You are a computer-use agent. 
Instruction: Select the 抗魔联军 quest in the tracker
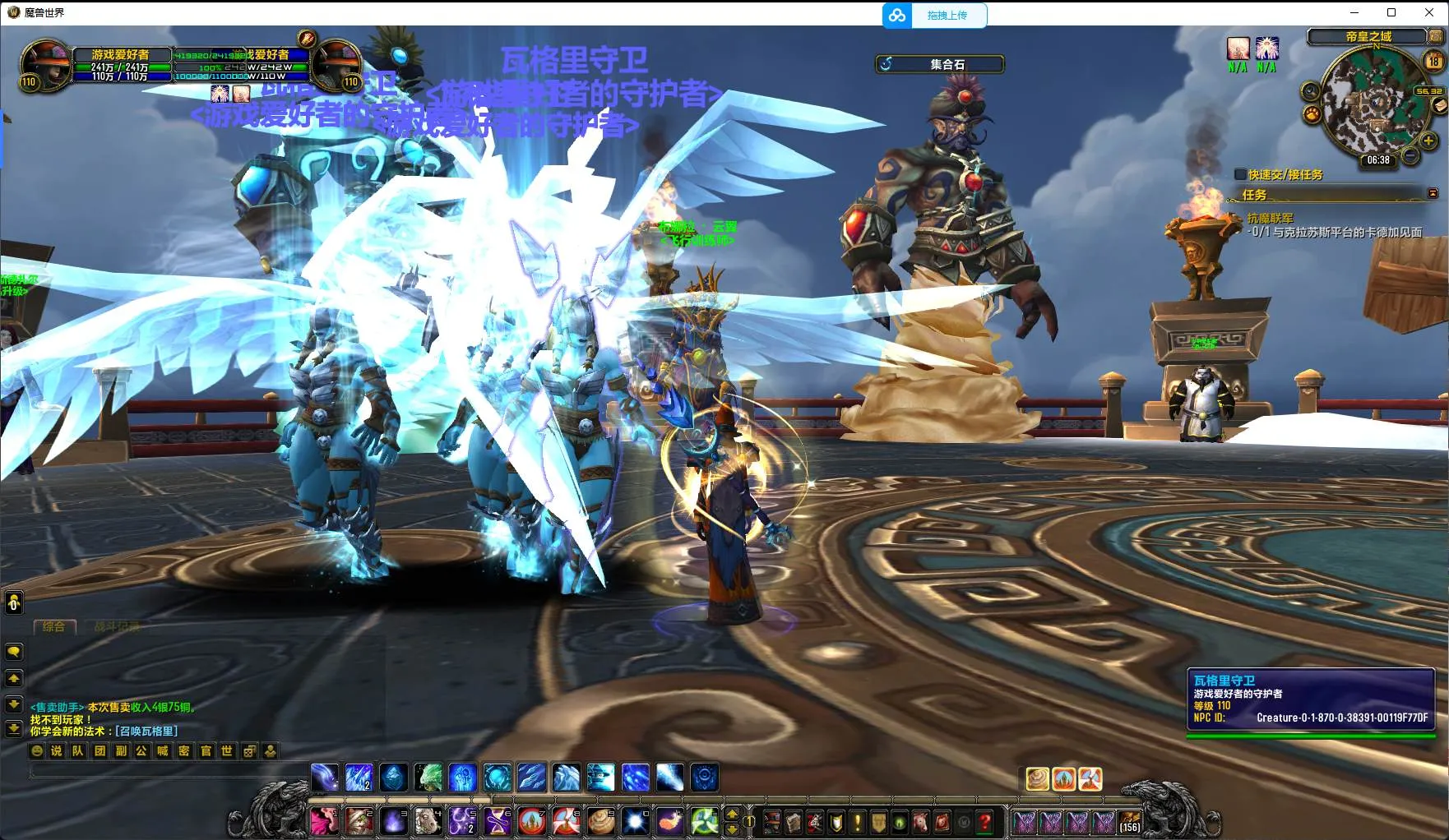pyautogui.click(x=1270, y=218)
